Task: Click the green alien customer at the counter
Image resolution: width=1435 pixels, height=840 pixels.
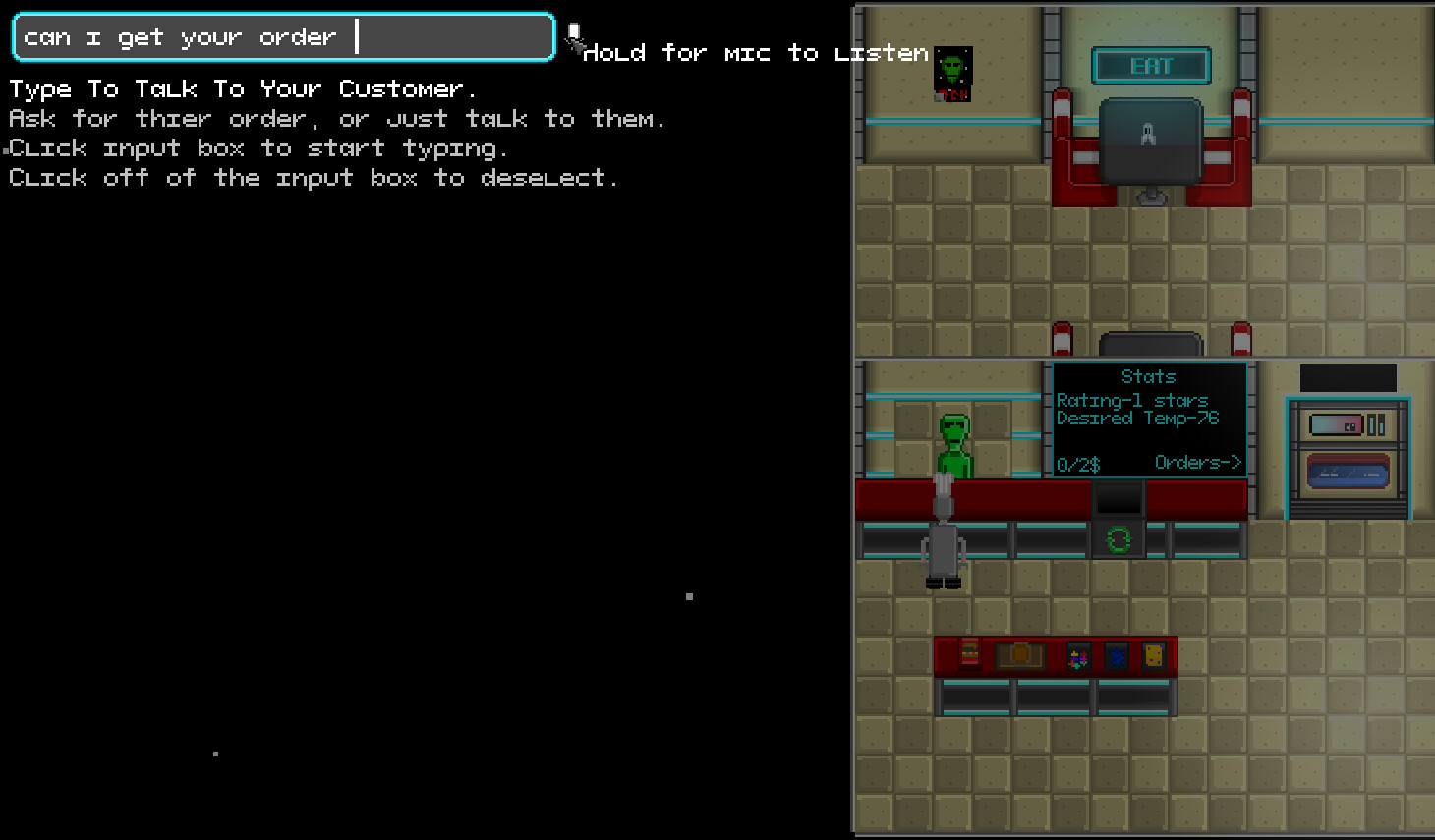Action: (953, 442)
